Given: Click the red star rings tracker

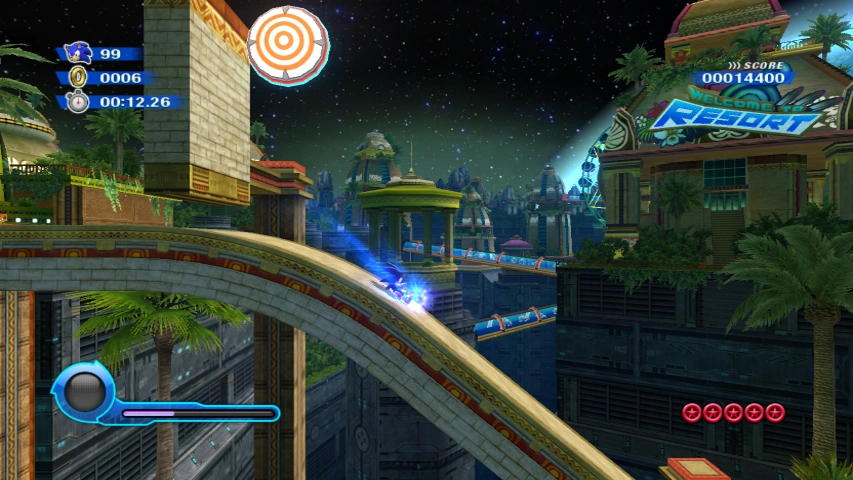Looking at the screenshot, I should point(733,412).
